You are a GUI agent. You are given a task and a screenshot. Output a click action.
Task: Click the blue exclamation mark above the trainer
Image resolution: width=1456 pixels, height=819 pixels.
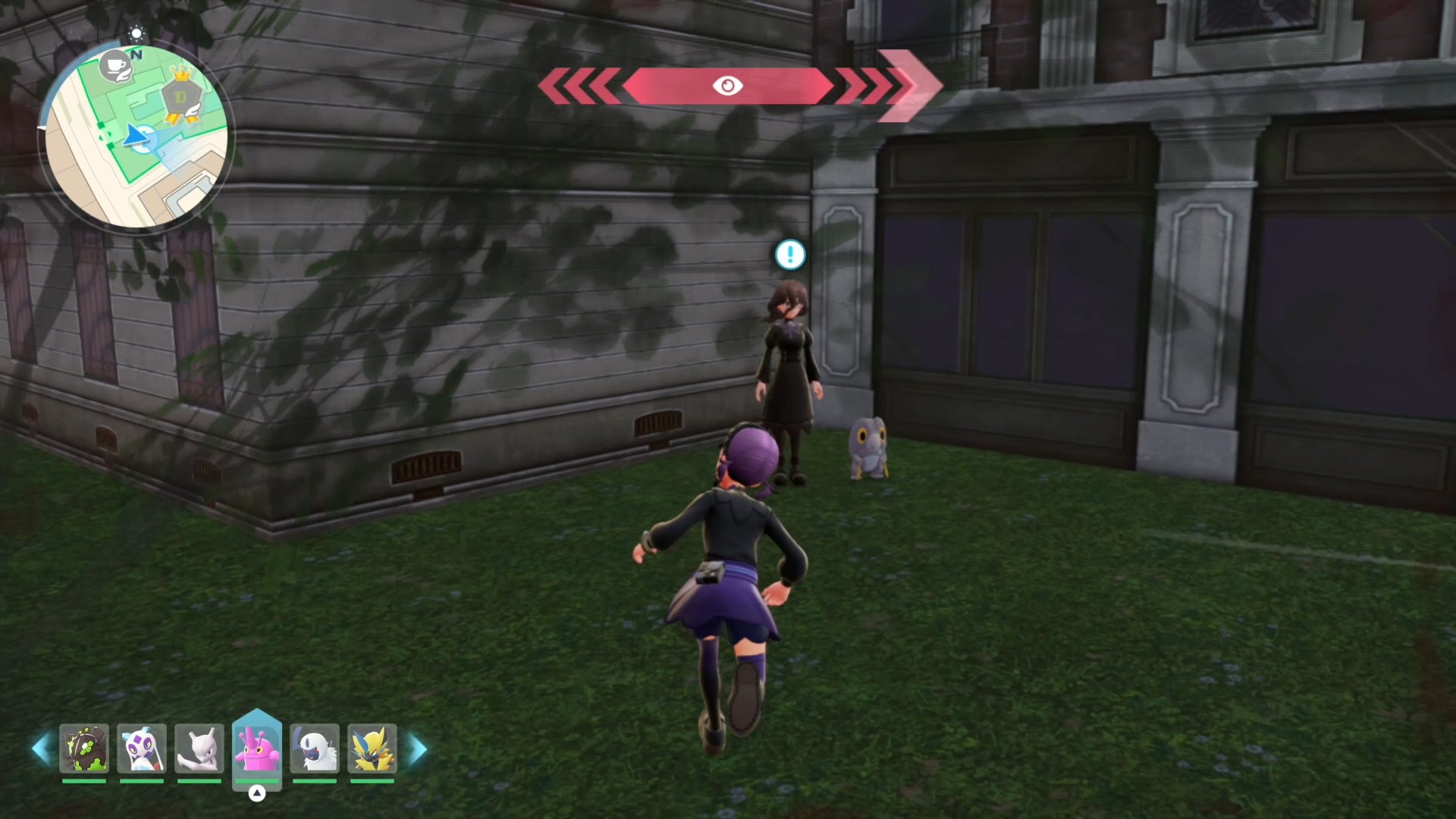[790, 255]
